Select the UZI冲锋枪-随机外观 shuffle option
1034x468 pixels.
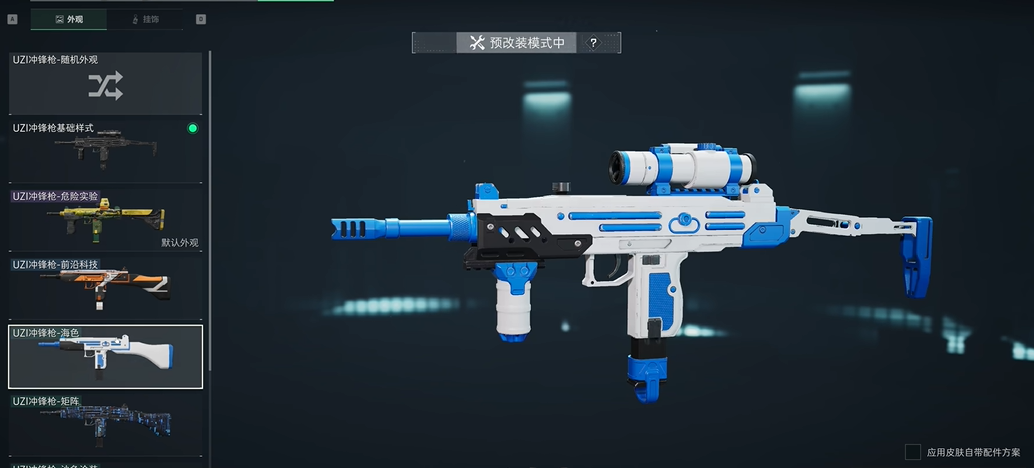pos(105,84)
